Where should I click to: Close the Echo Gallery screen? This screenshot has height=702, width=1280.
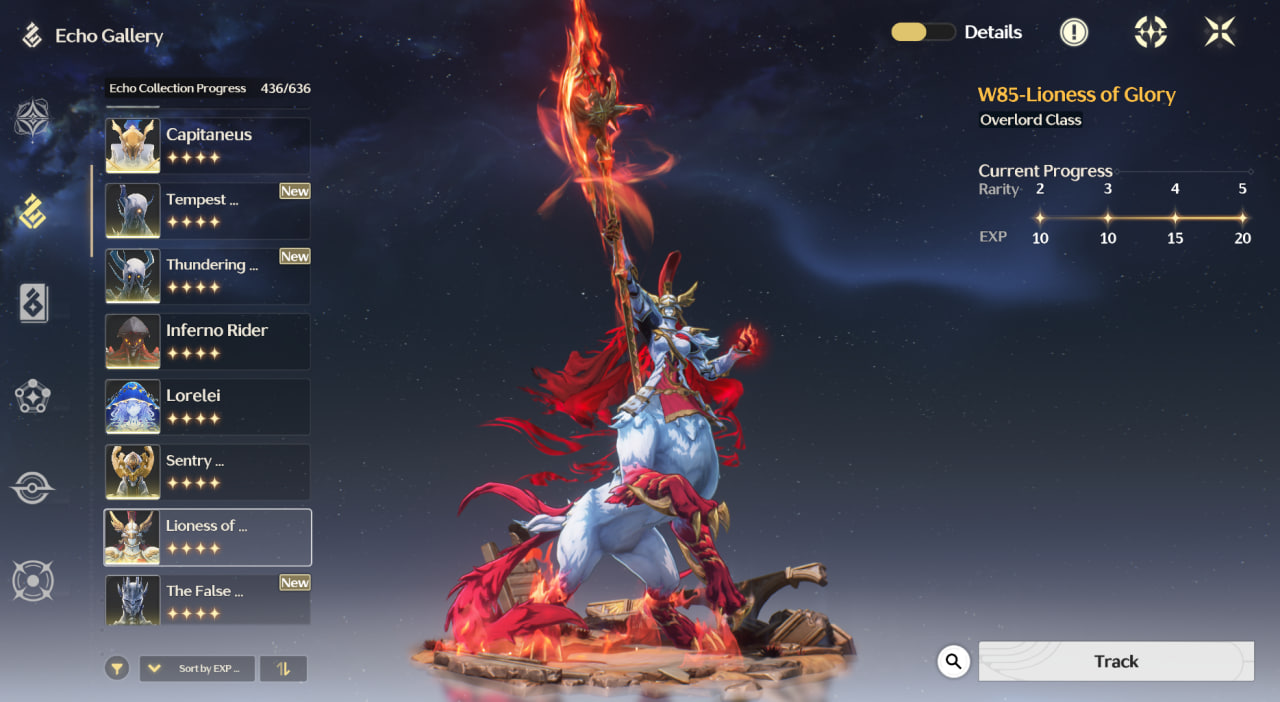(1220, 32)
